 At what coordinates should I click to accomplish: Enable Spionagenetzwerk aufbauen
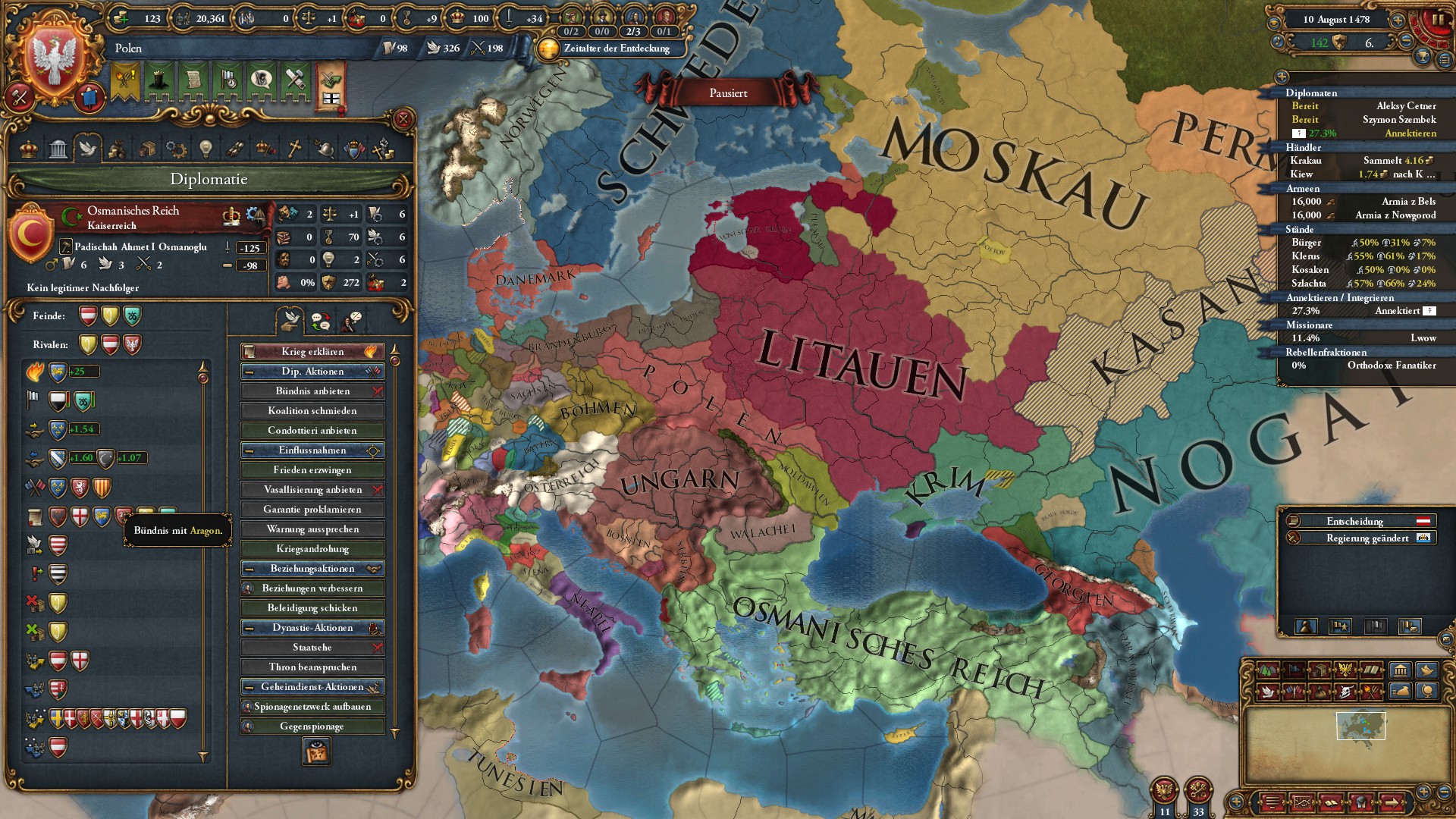tap(312, 706)
